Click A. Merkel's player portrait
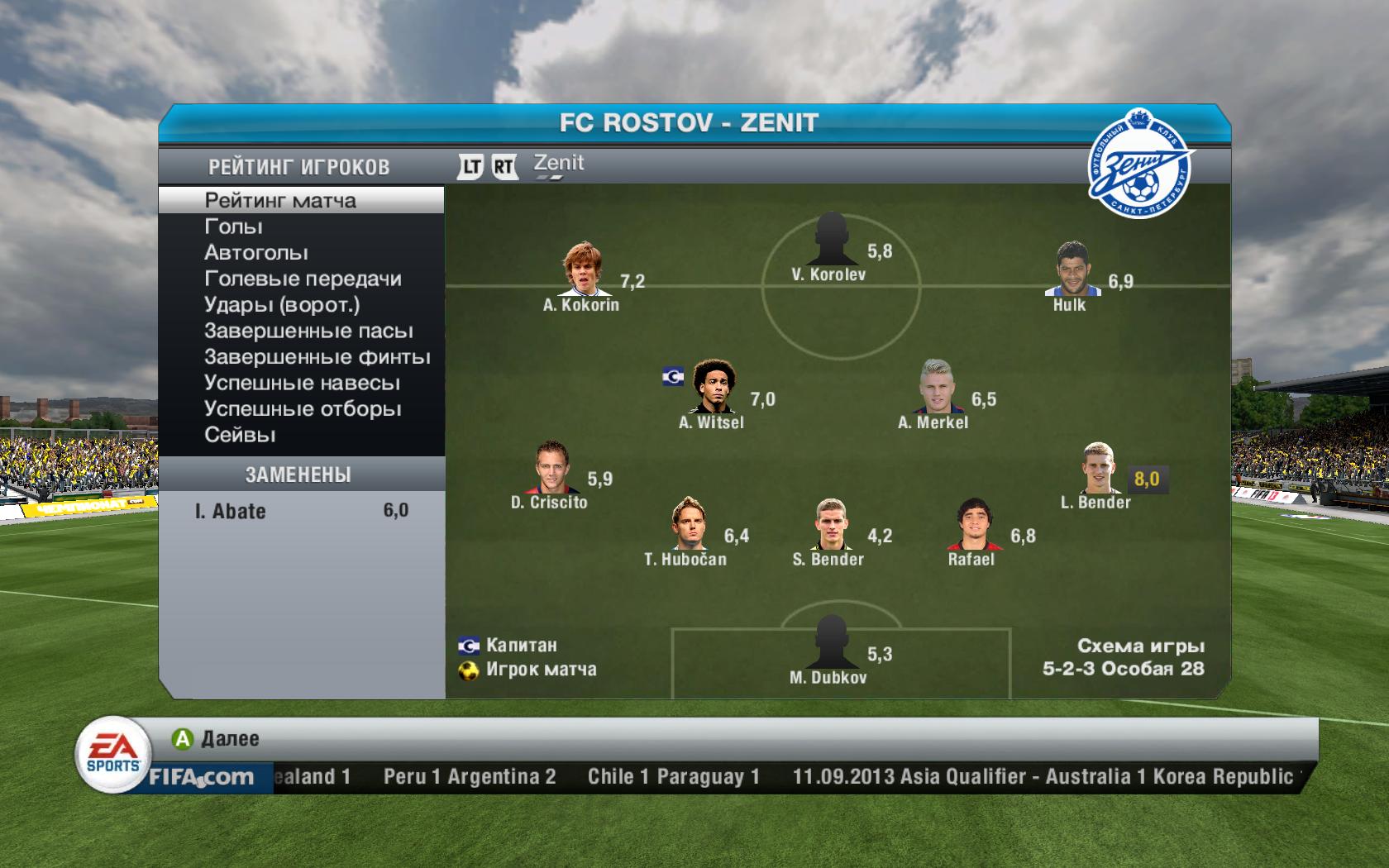1389x868 pixels. (937, 386)
